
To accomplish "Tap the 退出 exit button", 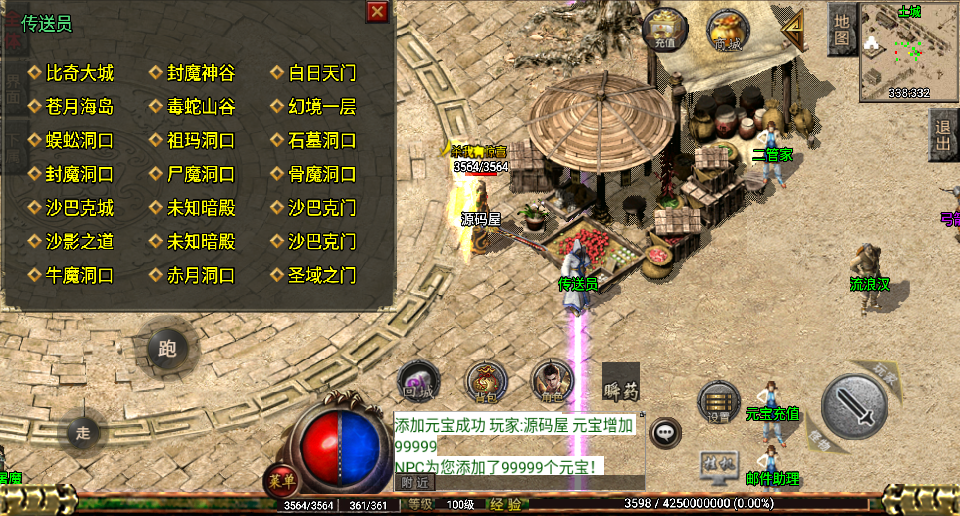I will 943,135.
